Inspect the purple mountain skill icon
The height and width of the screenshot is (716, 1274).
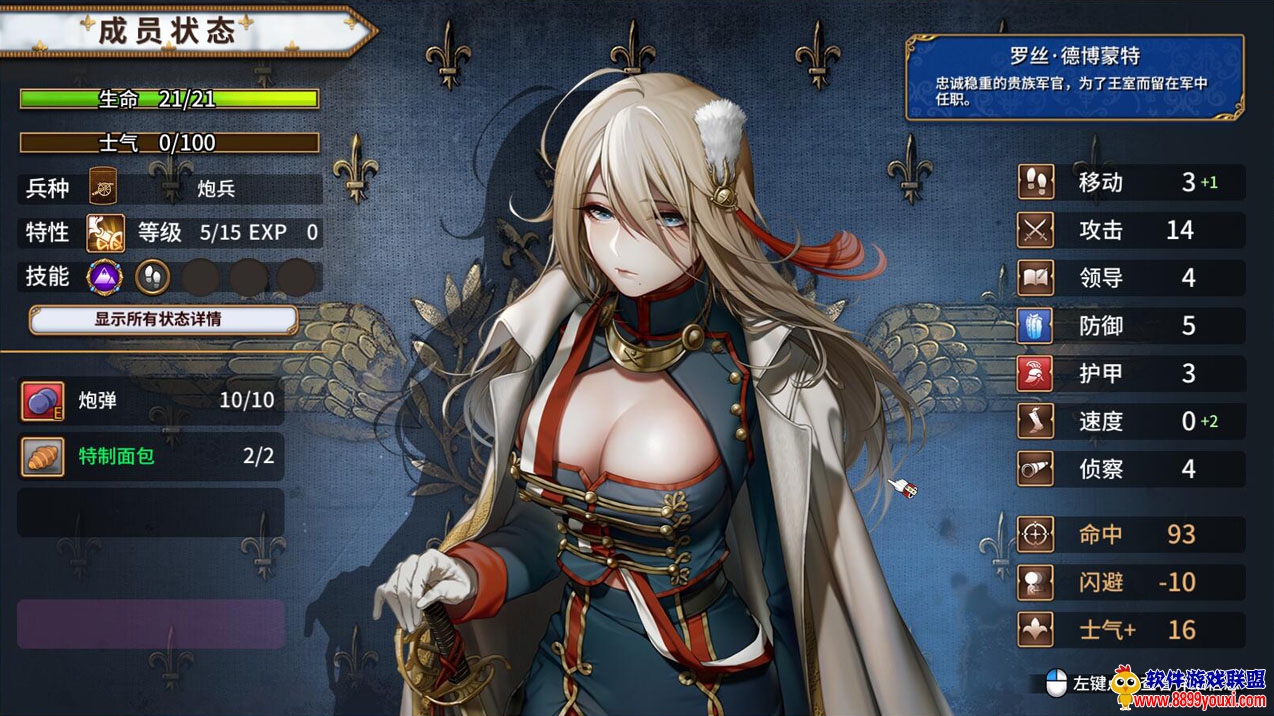point(104,277)
